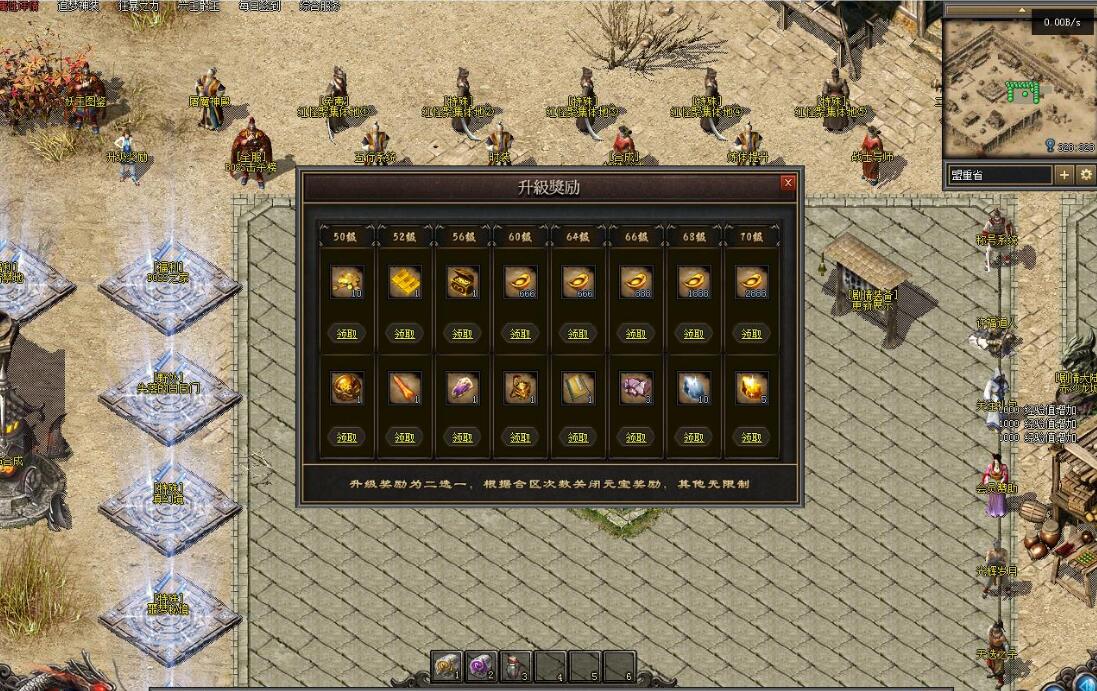Claim the level 66 purple ore reward
This screenshot has height=691, width=1097.
[636, 437]
